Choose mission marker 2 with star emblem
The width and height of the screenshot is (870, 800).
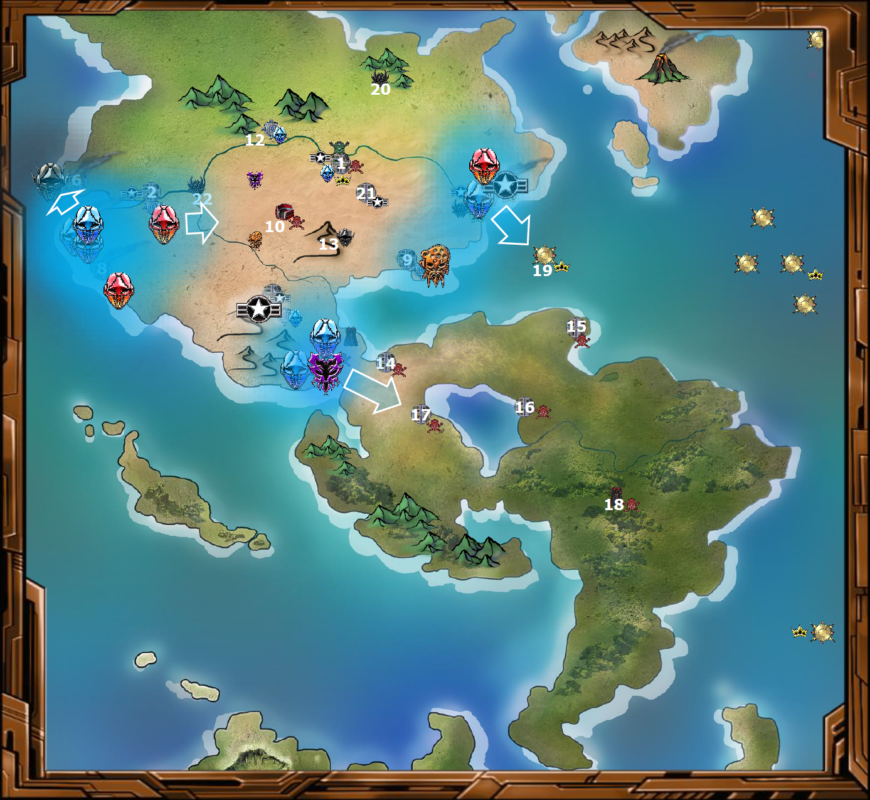[145, 192]
